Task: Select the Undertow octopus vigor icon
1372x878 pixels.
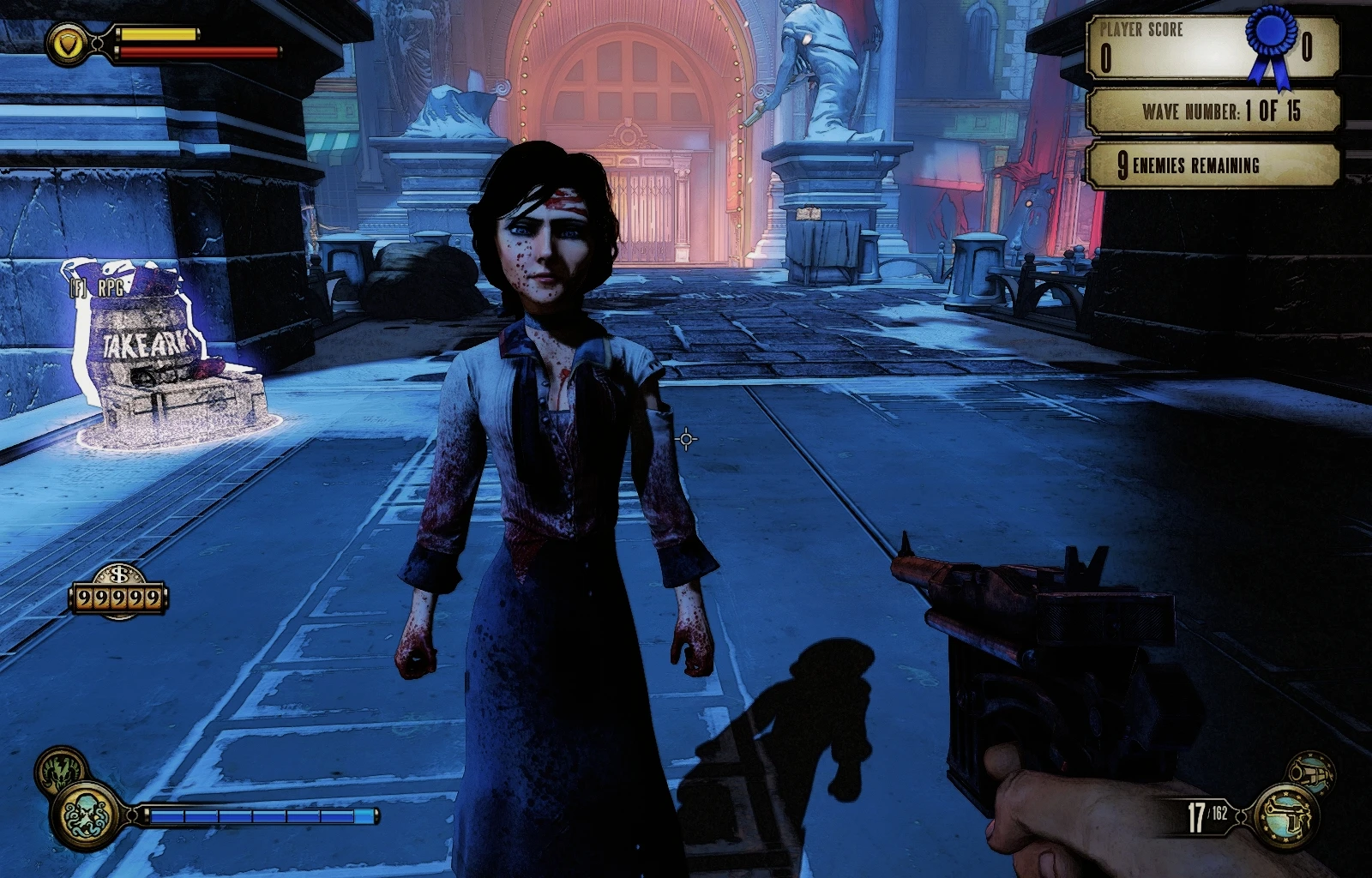Action: point(85,815)
